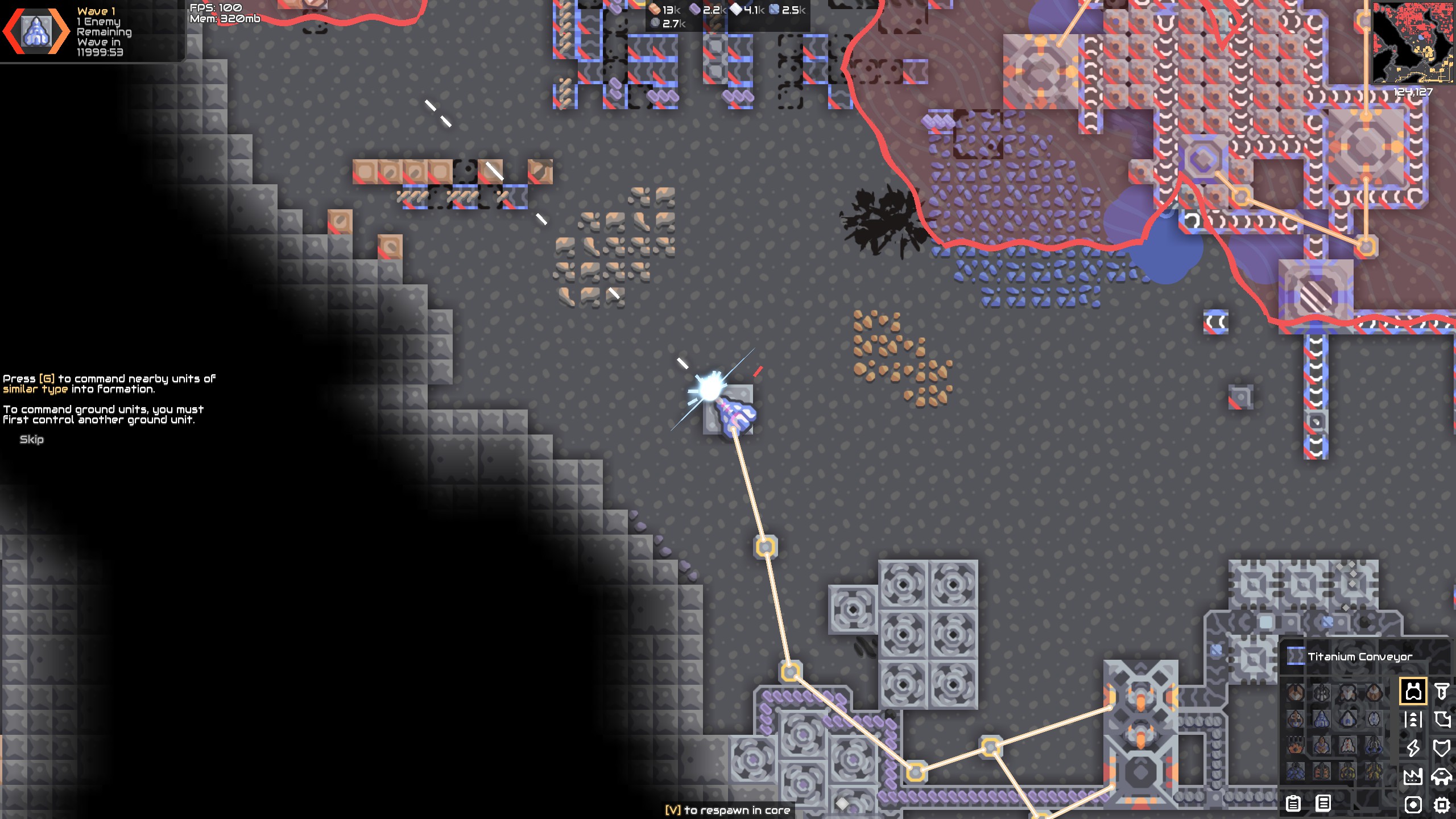The width and height of the screenshot is (1456, 819).
Task: Open the distribution category funnel icon
Action: click(1441, 690)
